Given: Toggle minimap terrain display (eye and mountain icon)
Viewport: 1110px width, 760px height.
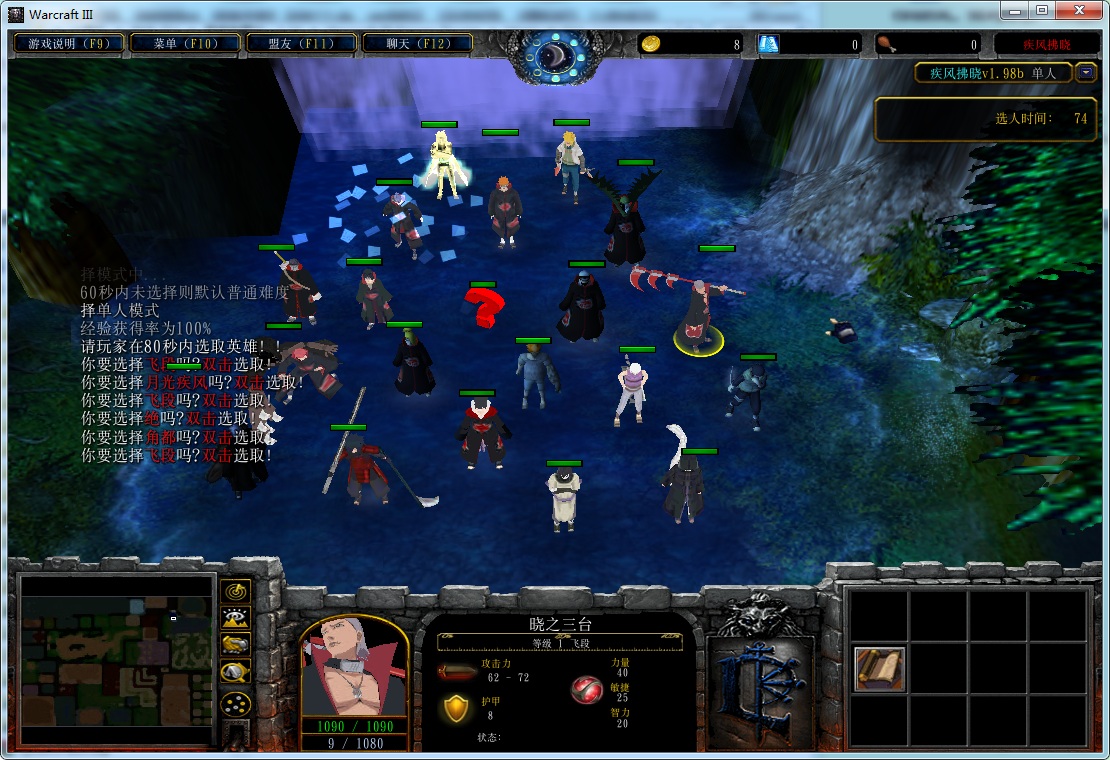Looking at the screenshot, I should tap(235, 618).
